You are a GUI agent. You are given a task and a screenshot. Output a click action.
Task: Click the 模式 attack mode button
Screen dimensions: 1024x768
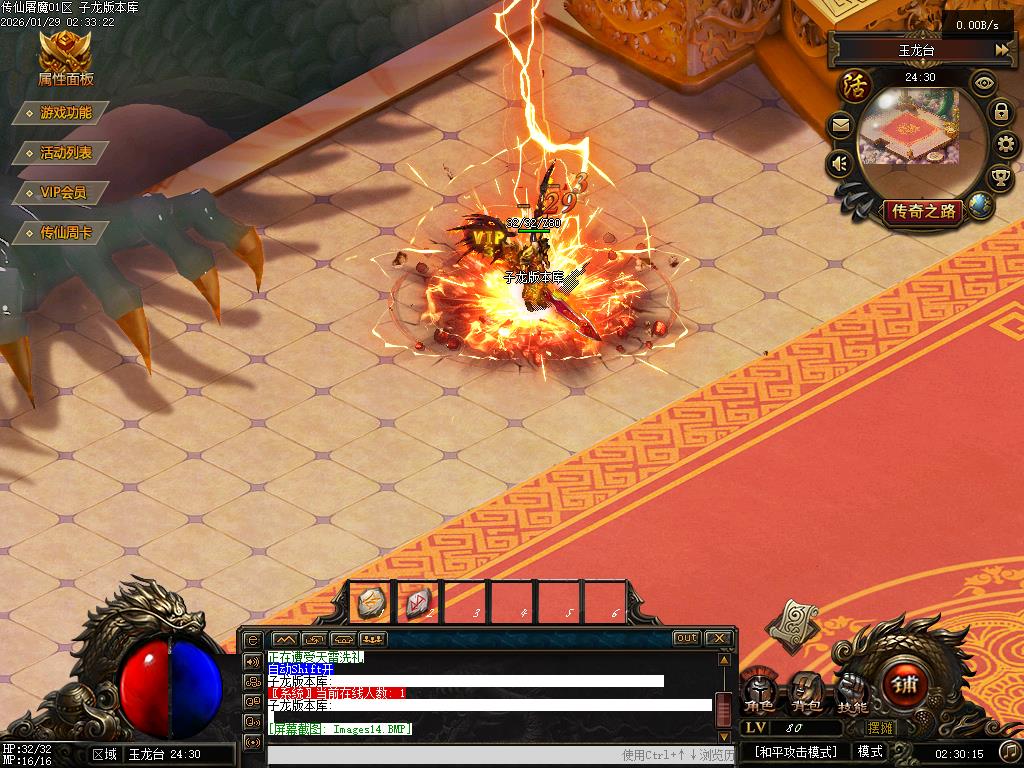[x=870, y=752]
